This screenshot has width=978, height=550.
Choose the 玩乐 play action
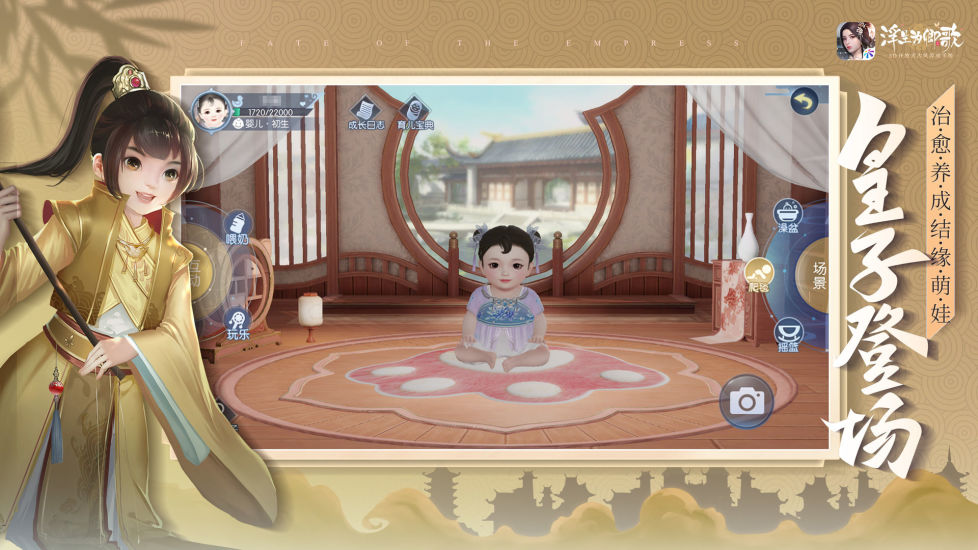pyautogui.click(x=237, y=320)
